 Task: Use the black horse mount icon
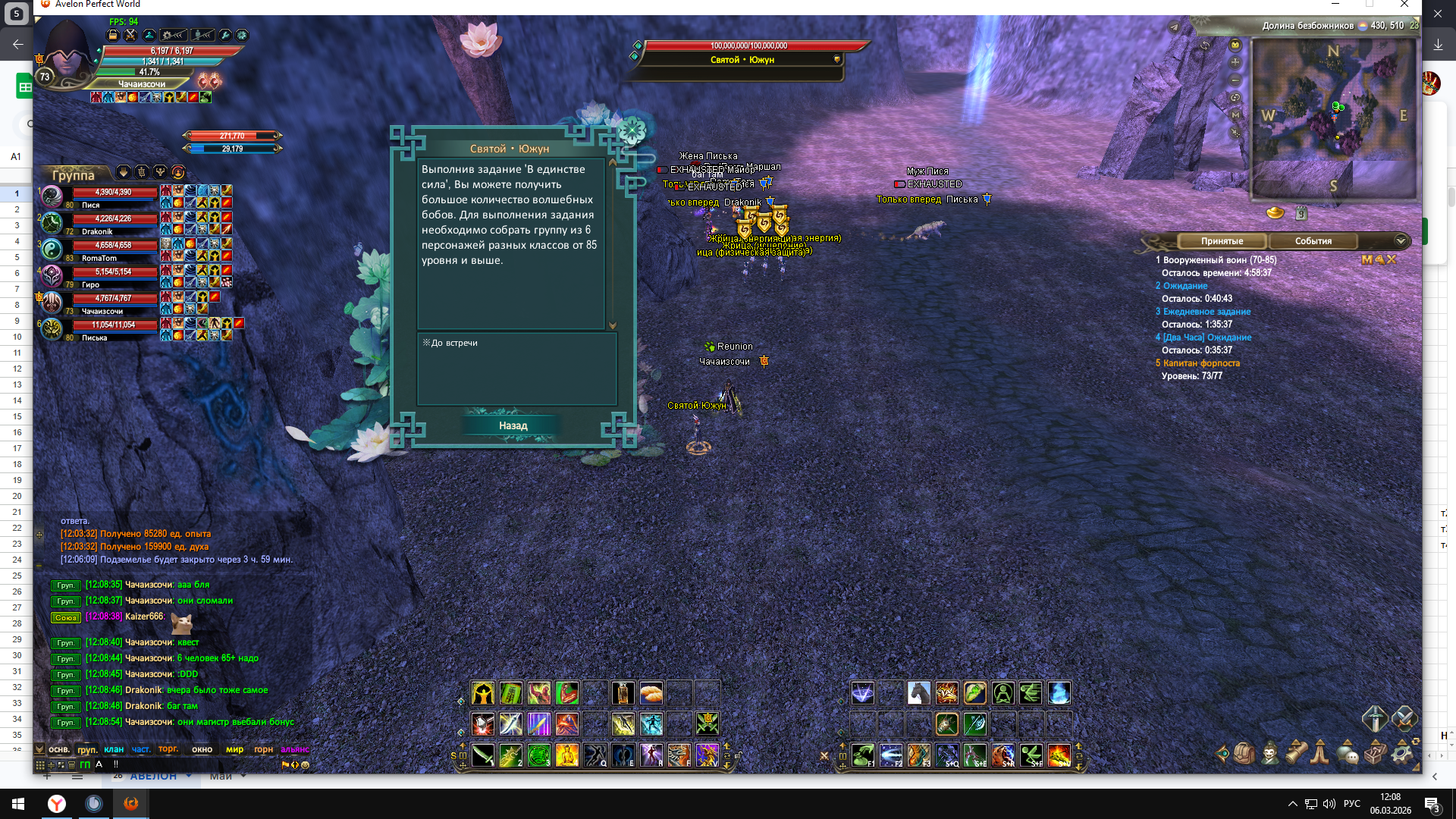point(918,692)
